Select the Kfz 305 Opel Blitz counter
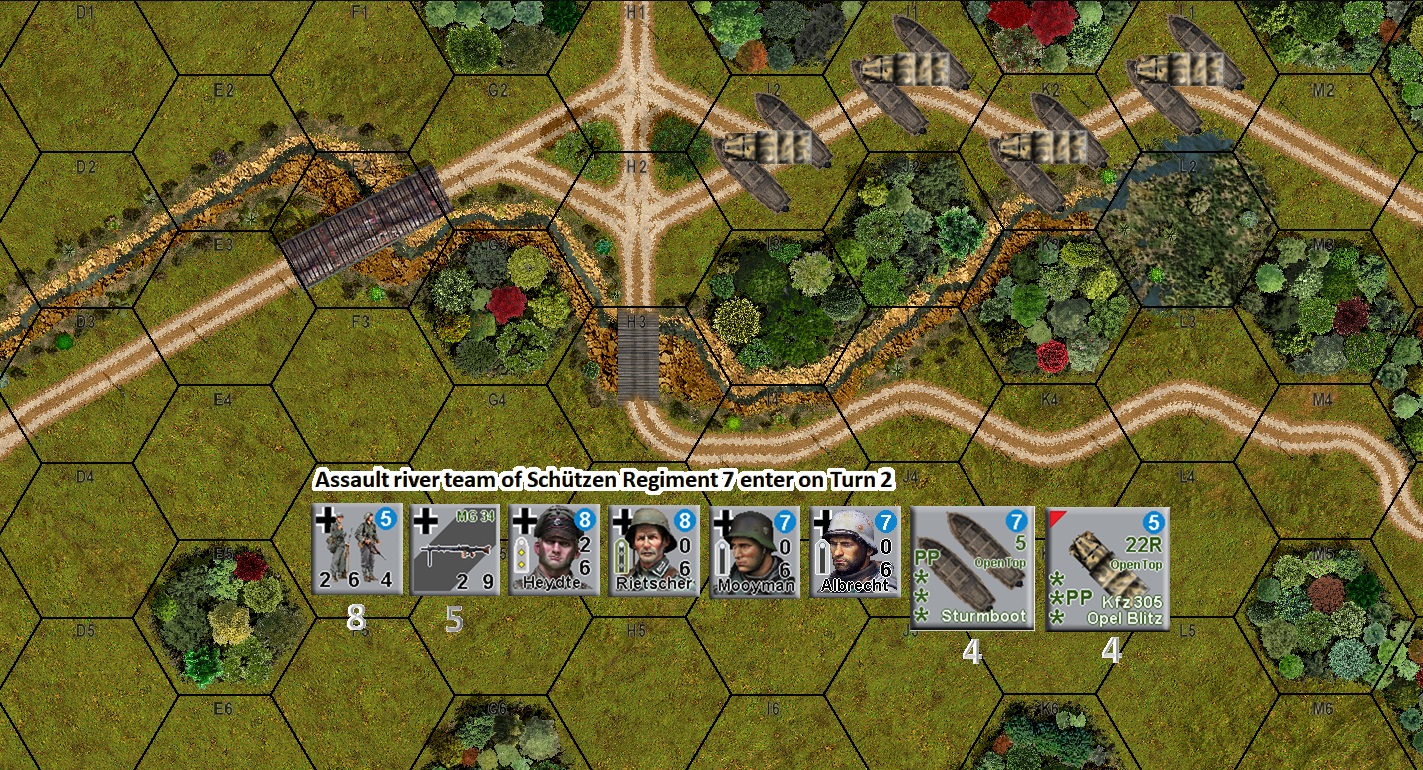The width and height of the screenshot is (1423, 770). click(x=1107, y=568)
